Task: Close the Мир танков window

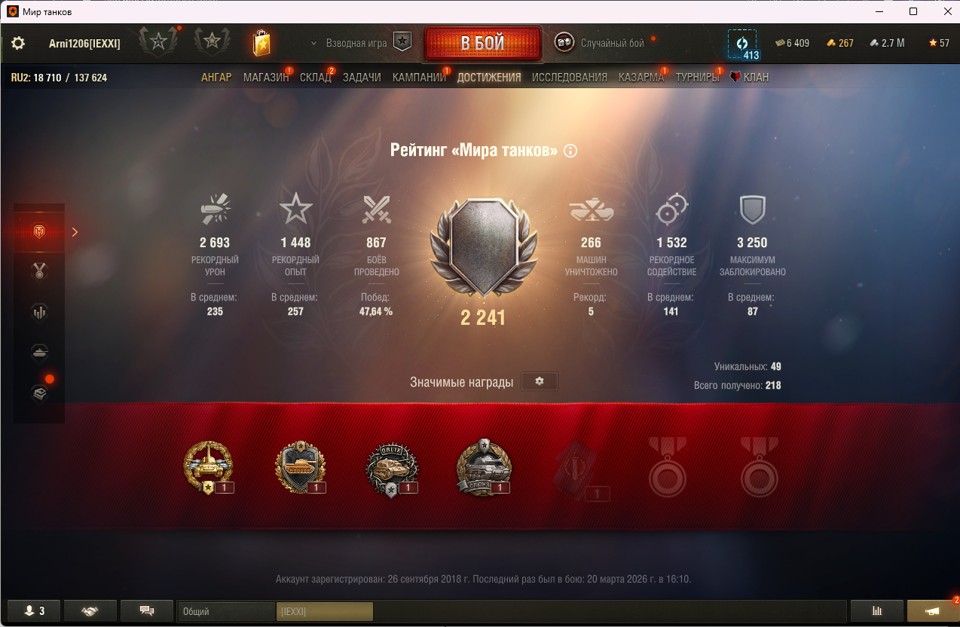Action: (x=946, y=11)
